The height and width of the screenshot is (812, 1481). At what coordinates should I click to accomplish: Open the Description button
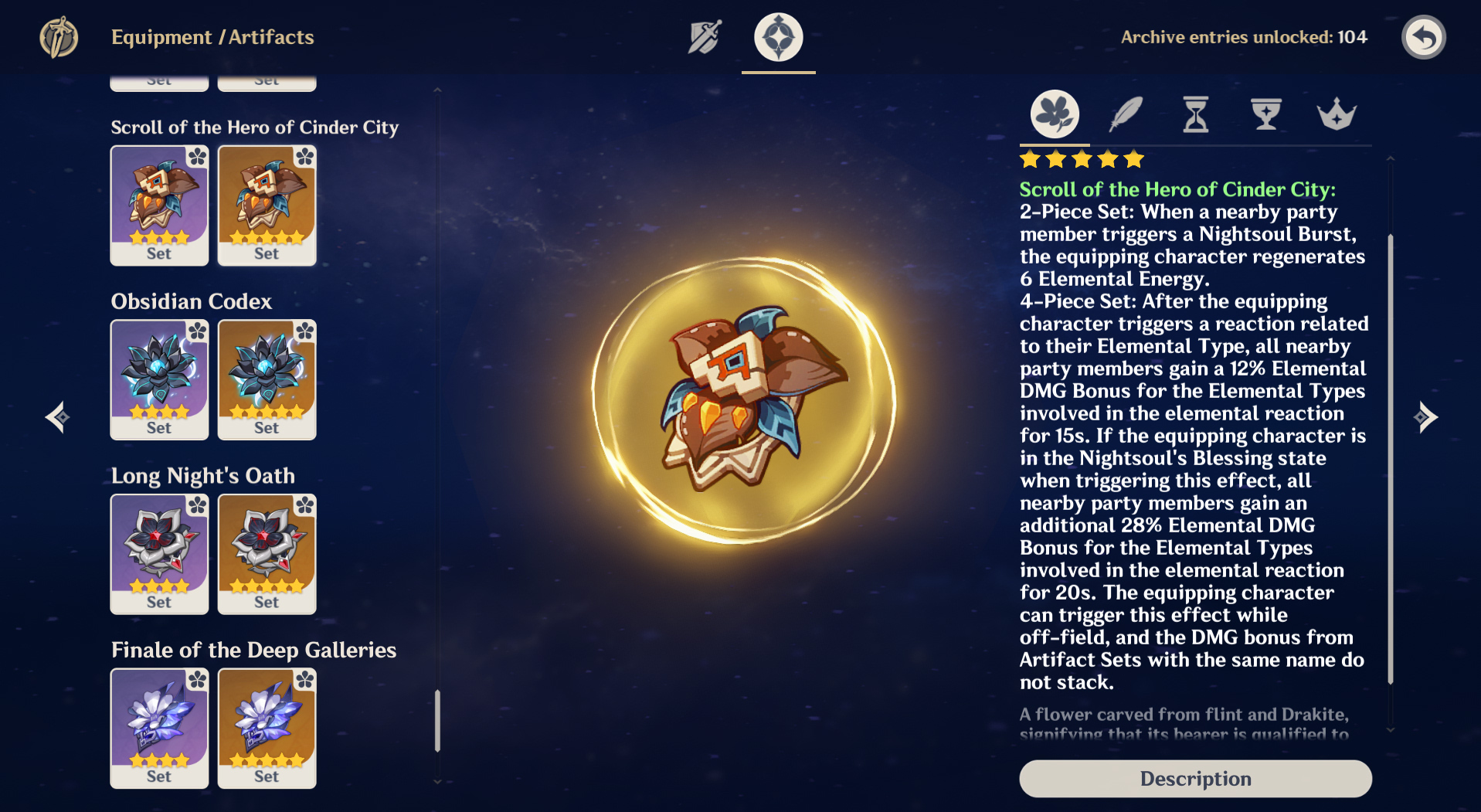tap(1195, 778)
